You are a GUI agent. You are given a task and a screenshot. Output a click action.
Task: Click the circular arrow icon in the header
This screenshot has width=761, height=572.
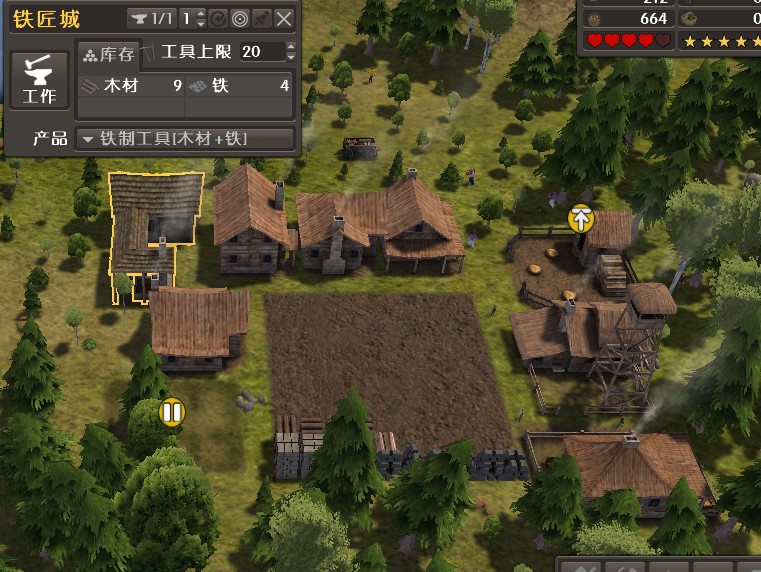click(x=219, y=18)
